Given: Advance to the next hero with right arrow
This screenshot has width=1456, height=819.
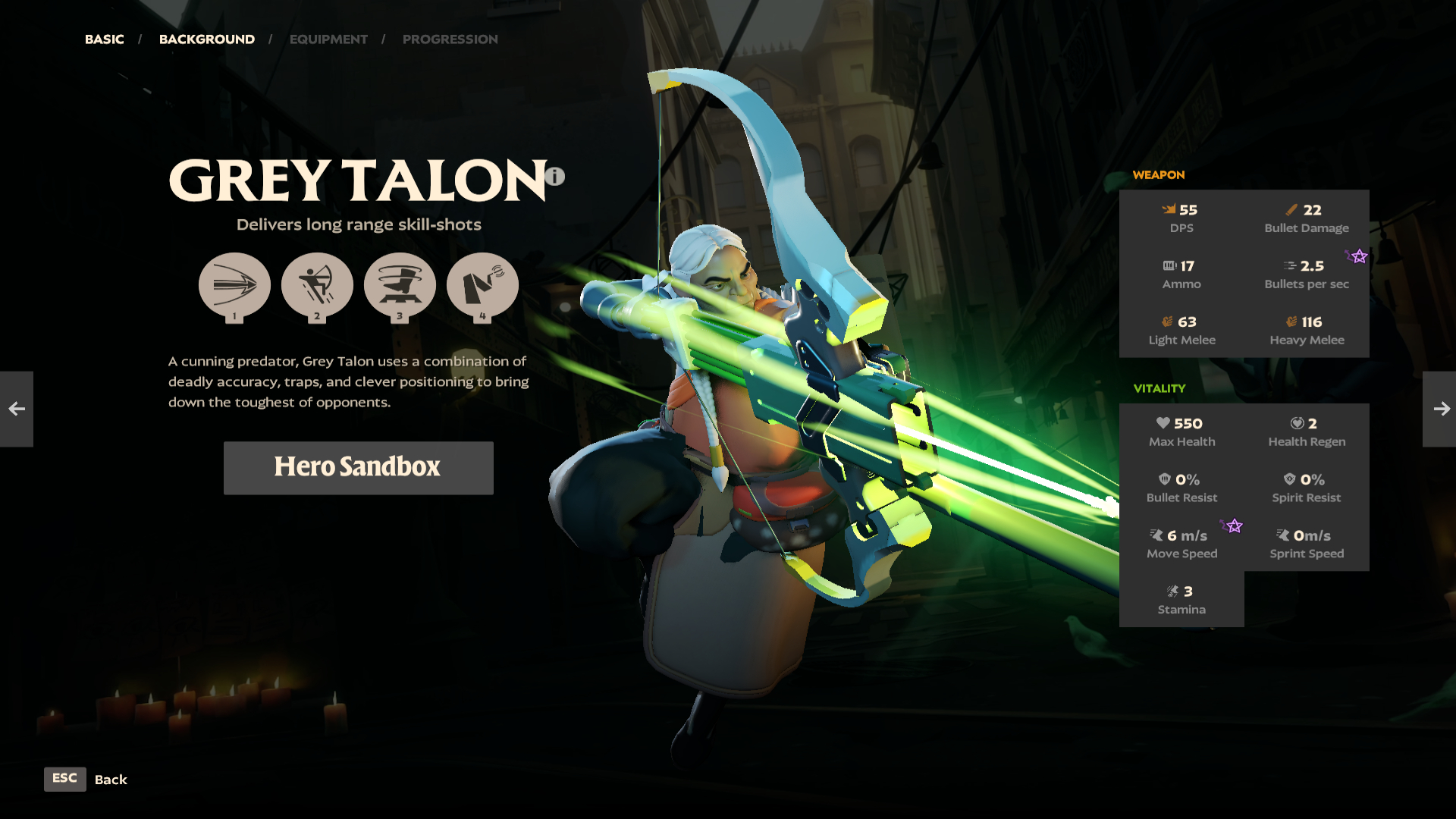Looking at the screenshot, I should (x=1440, y=409).
